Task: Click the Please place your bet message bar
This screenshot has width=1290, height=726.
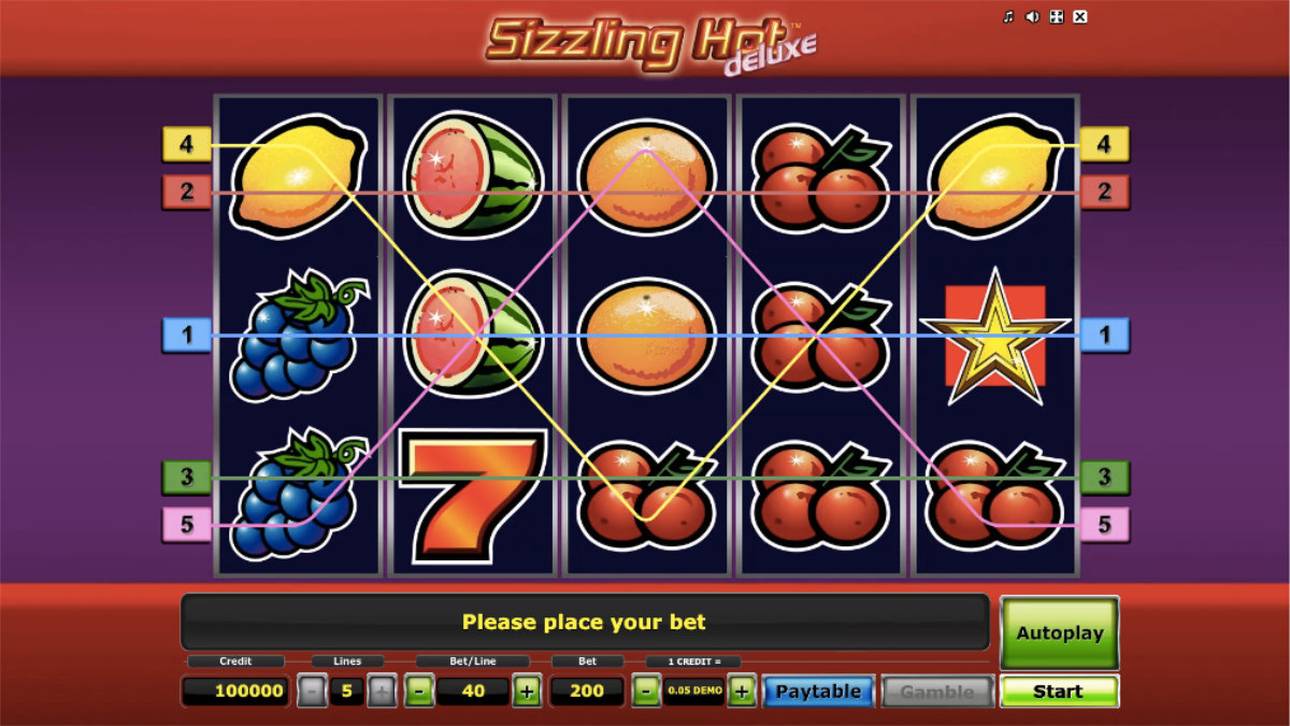Action: pyautogui.click(x=585, y=621)
